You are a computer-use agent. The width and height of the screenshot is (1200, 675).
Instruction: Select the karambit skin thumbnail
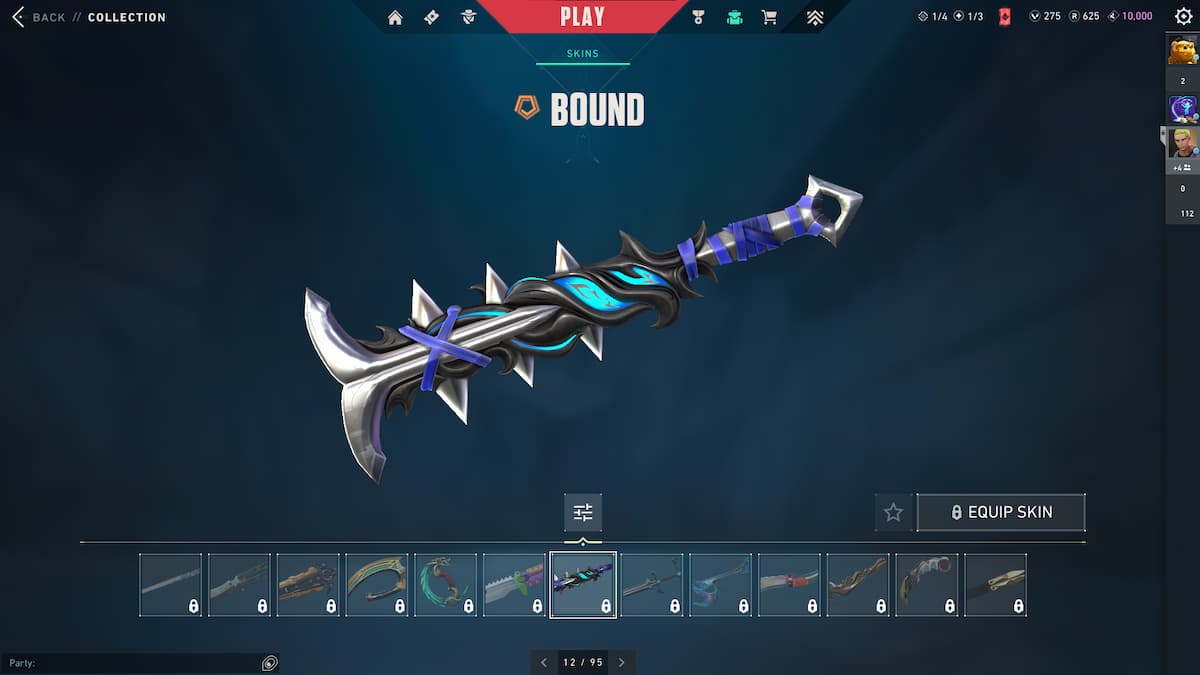(x=926, y=584)
